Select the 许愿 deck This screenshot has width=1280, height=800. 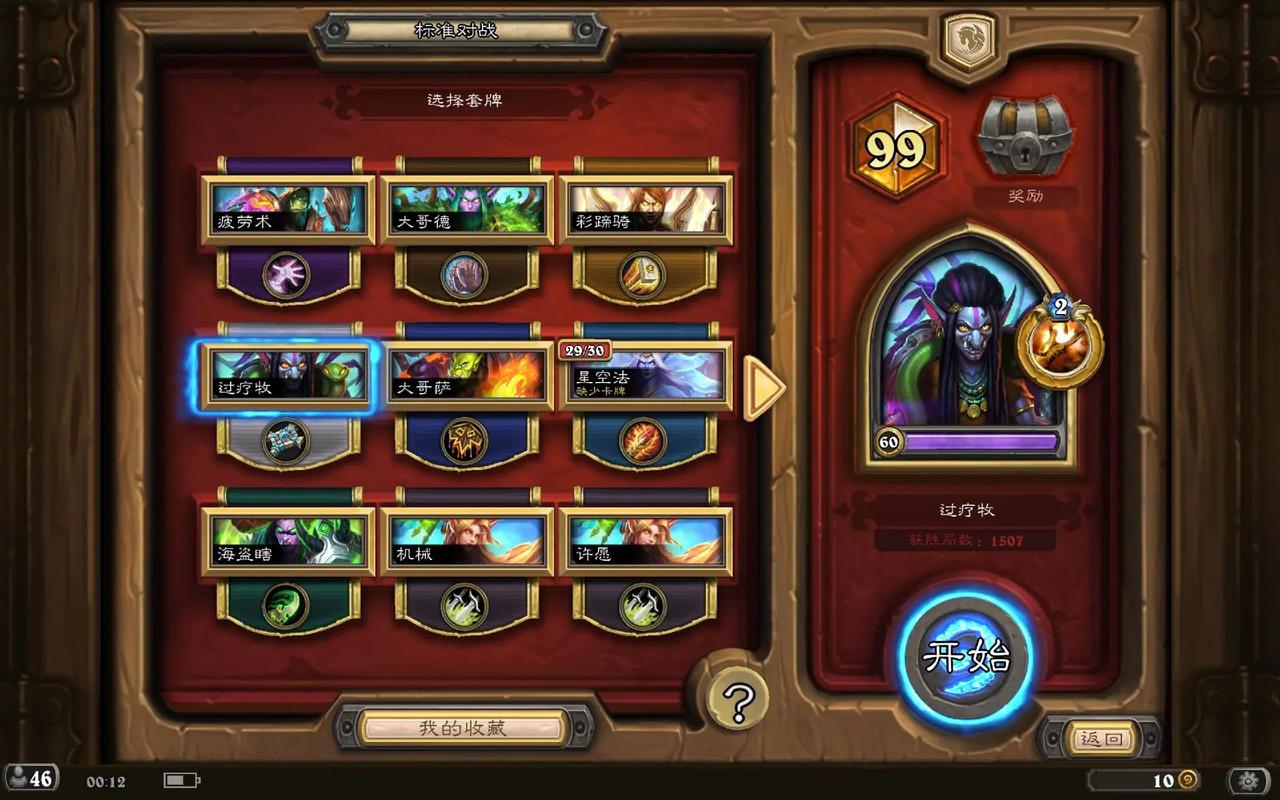tap(645, 542)
